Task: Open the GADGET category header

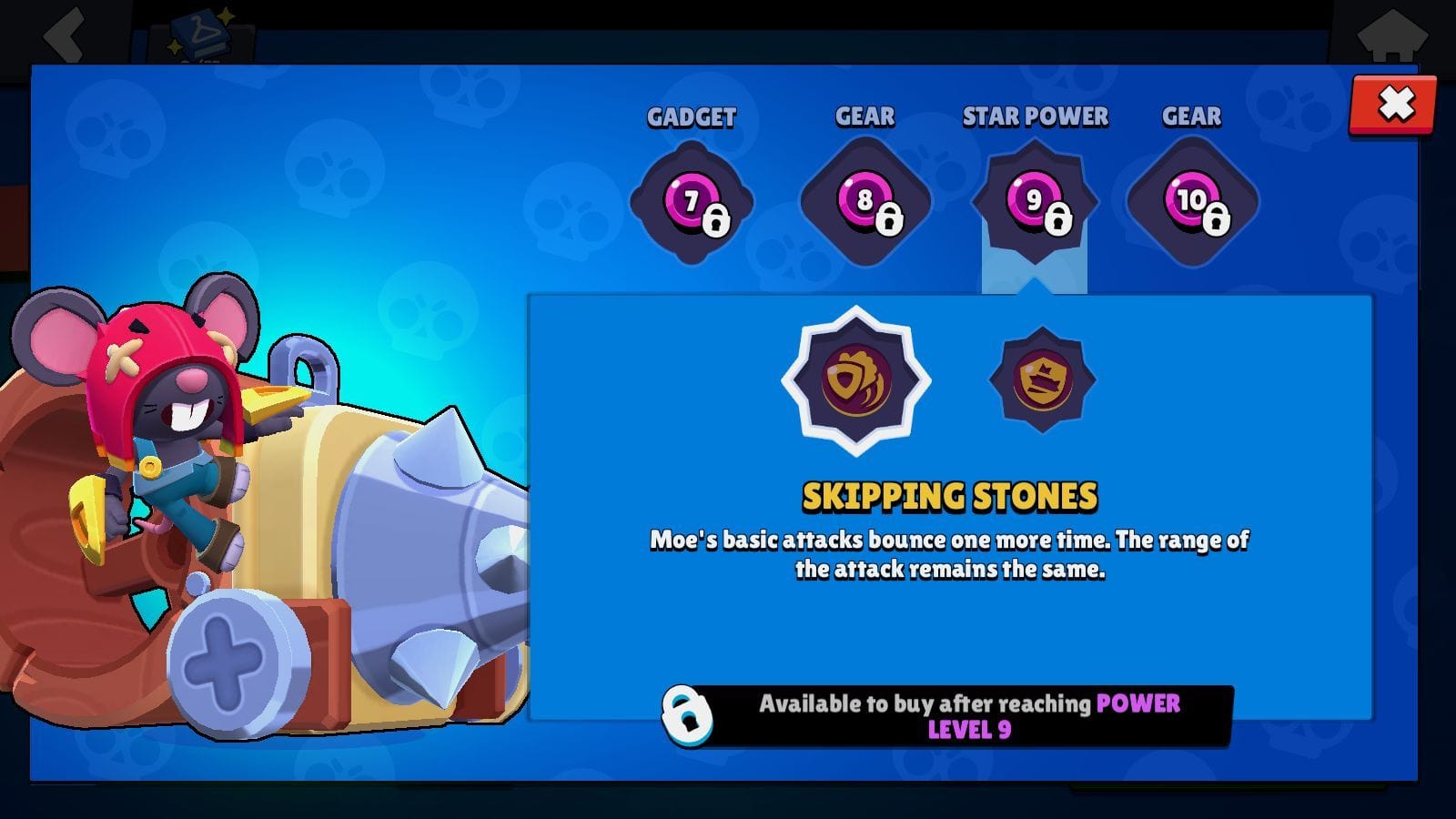Action: 692,116
